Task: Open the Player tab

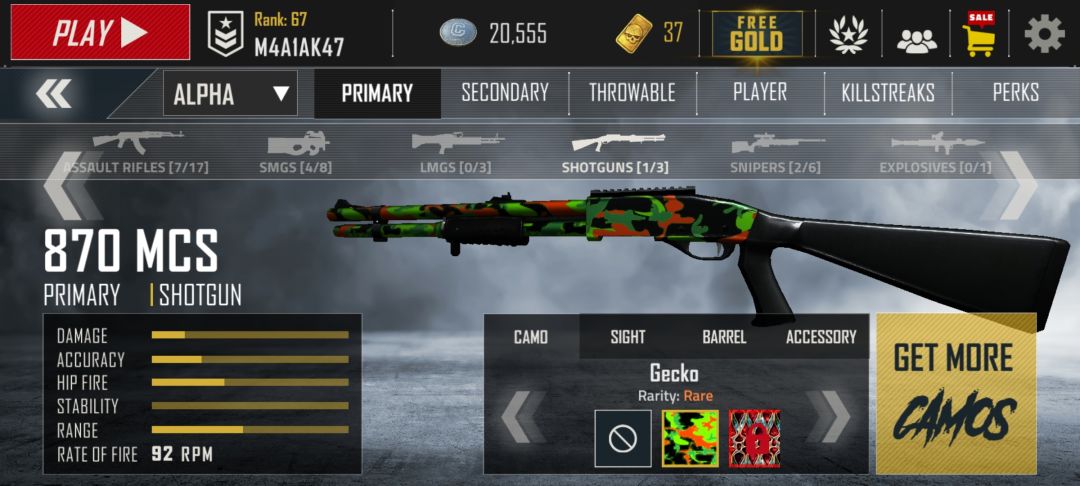Action: pos(759,92)
